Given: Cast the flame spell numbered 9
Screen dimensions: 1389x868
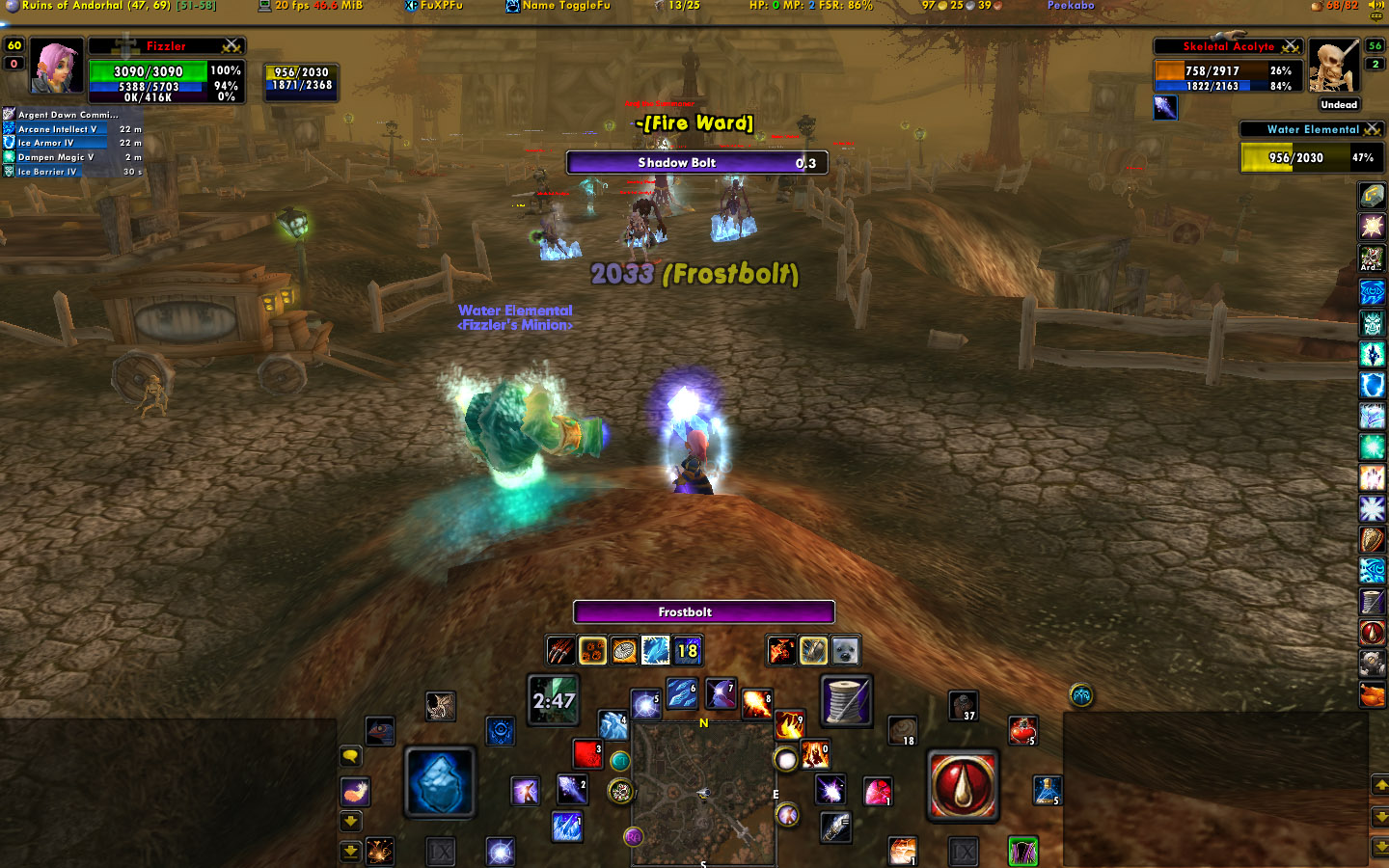Looking at the screenshot, I should tap(789, 723).
